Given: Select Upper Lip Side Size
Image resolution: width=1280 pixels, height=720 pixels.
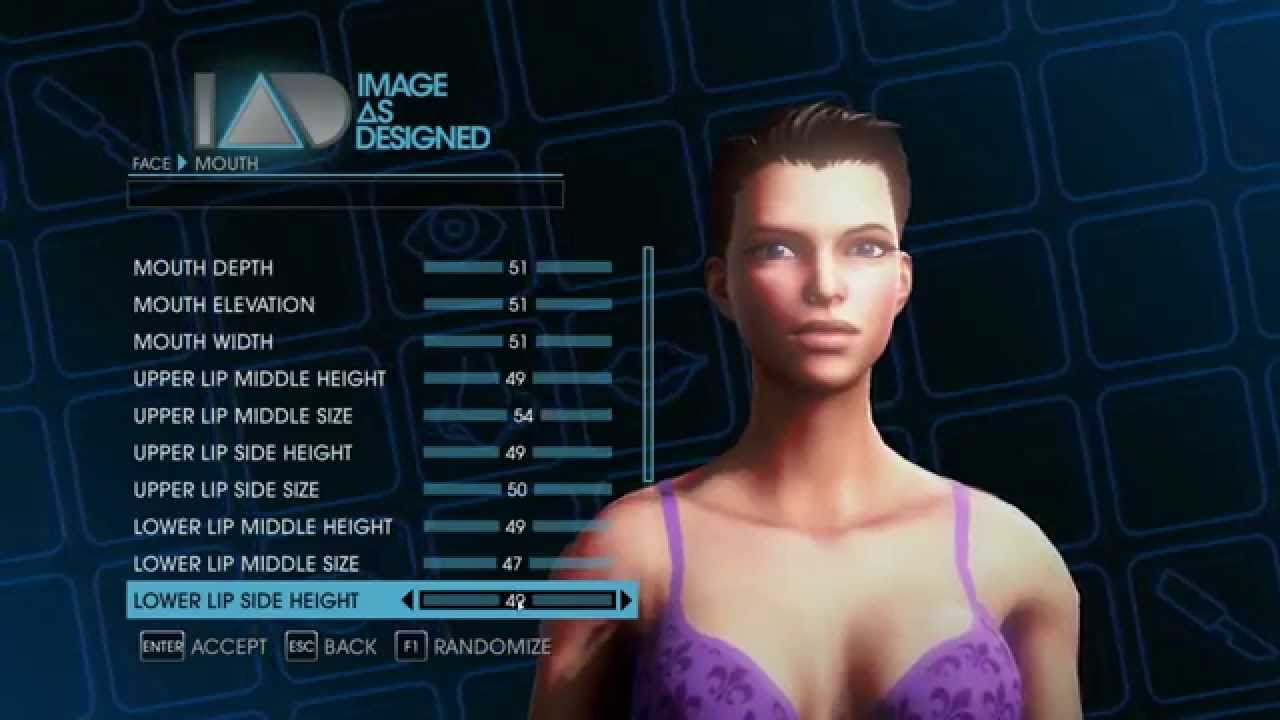Looking at the screenshot, I should (226, 490).
